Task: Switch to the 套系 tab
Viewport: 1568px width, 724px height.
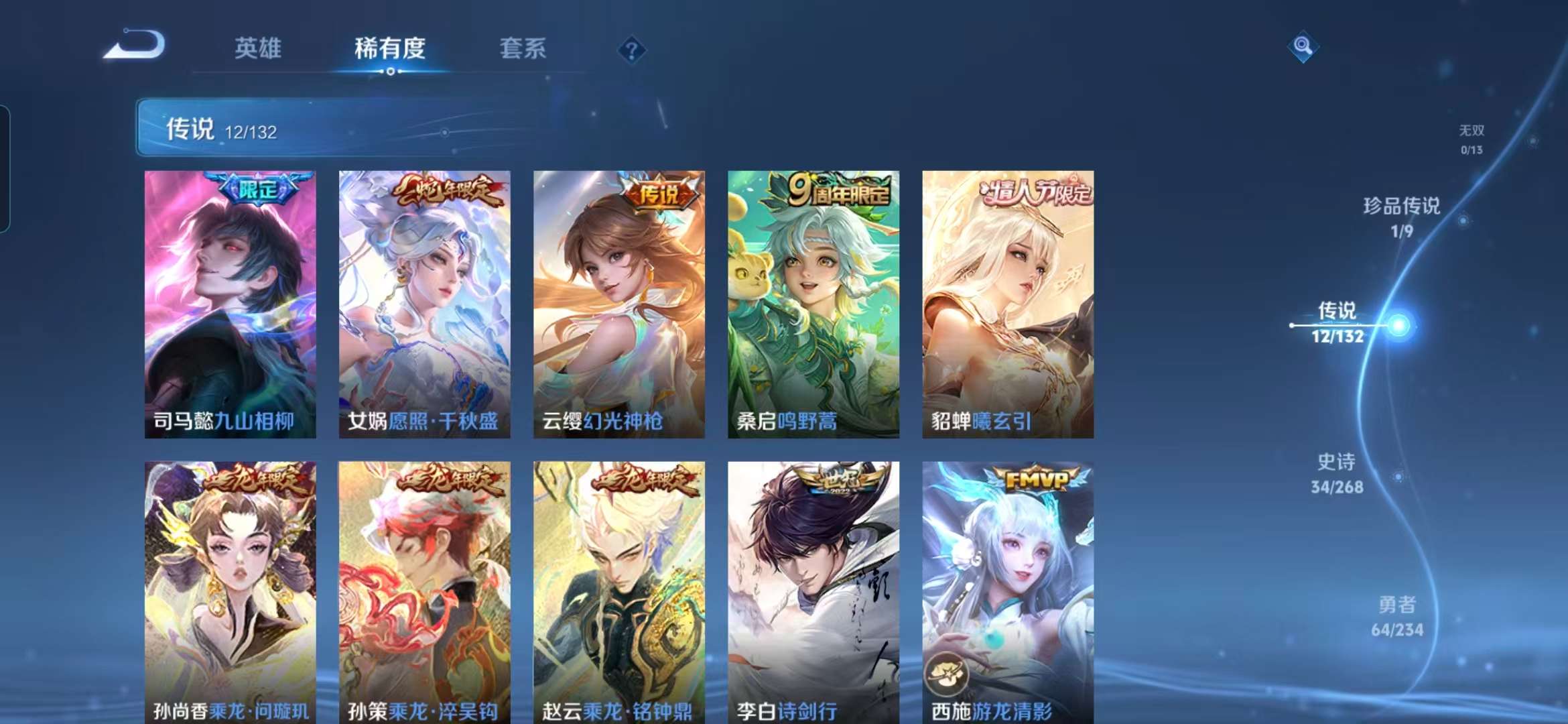Action: [x=522, y=49]
